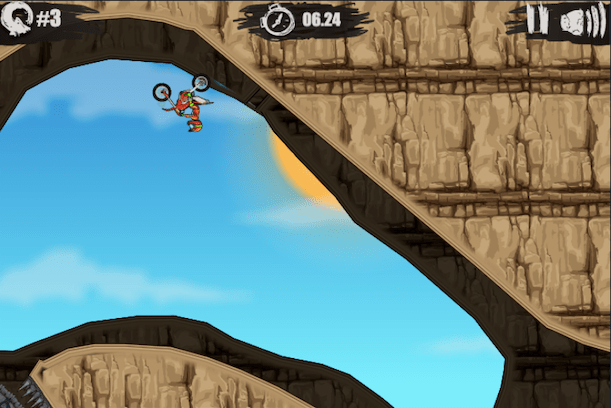Click the circular restart arrow icon

19,17
